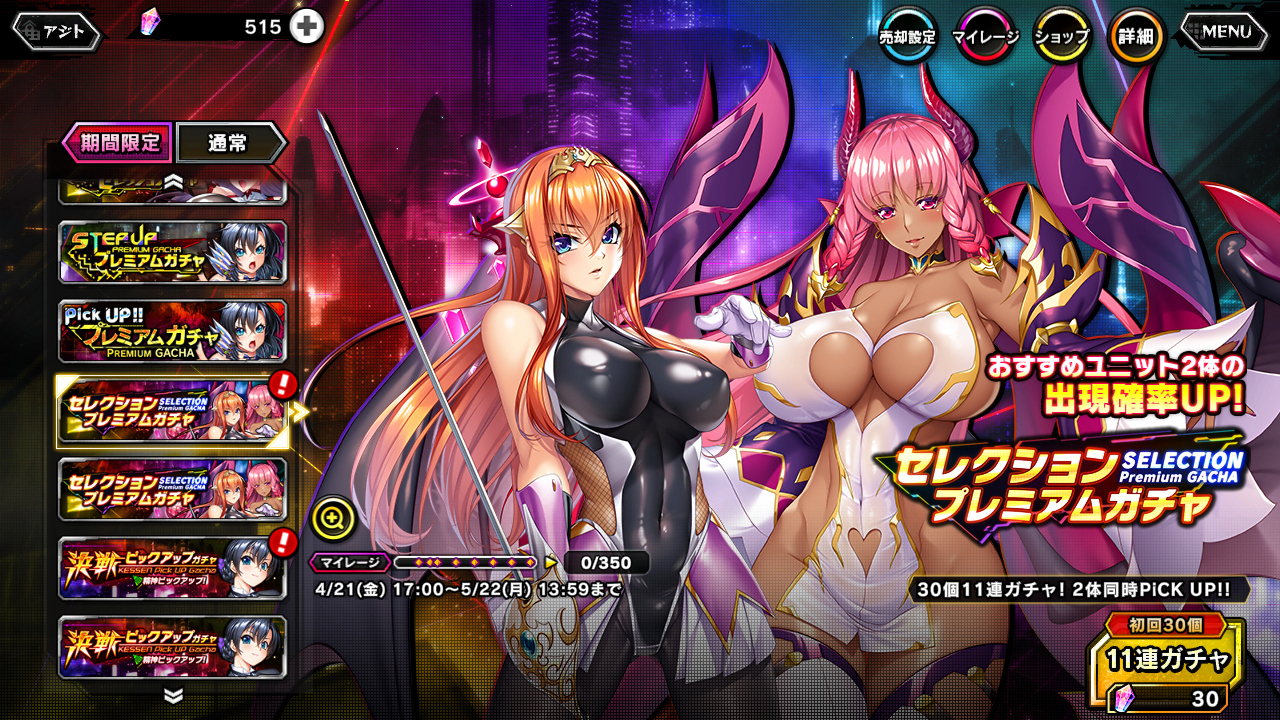Show gacha 詳細 details
1280x720 pixels.
pos(1136,37)
